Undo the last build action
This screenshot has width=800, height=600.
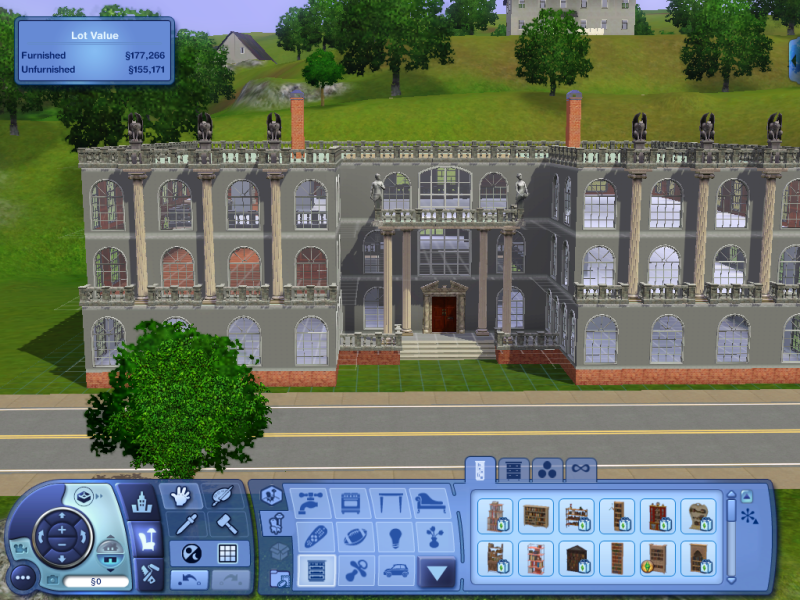point(189,579)
